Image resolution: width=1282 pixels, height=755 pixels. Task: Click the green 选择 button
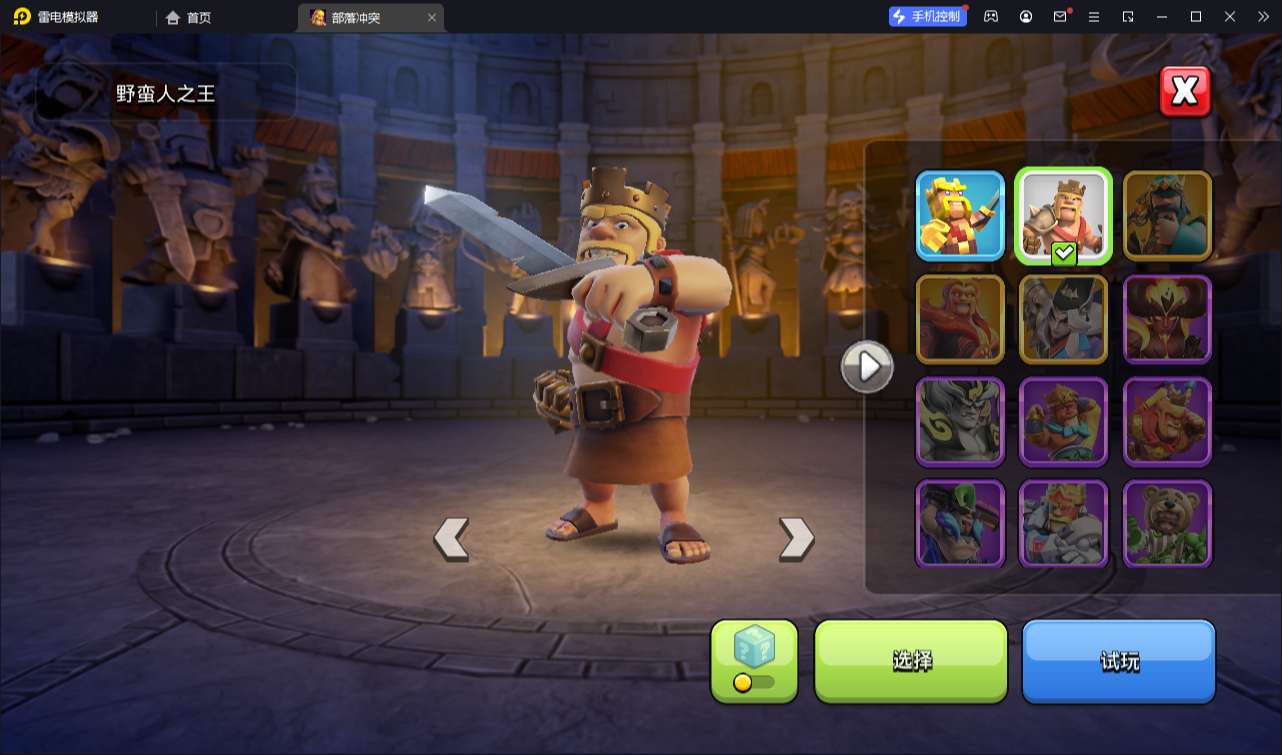click(x=911, y=661)
